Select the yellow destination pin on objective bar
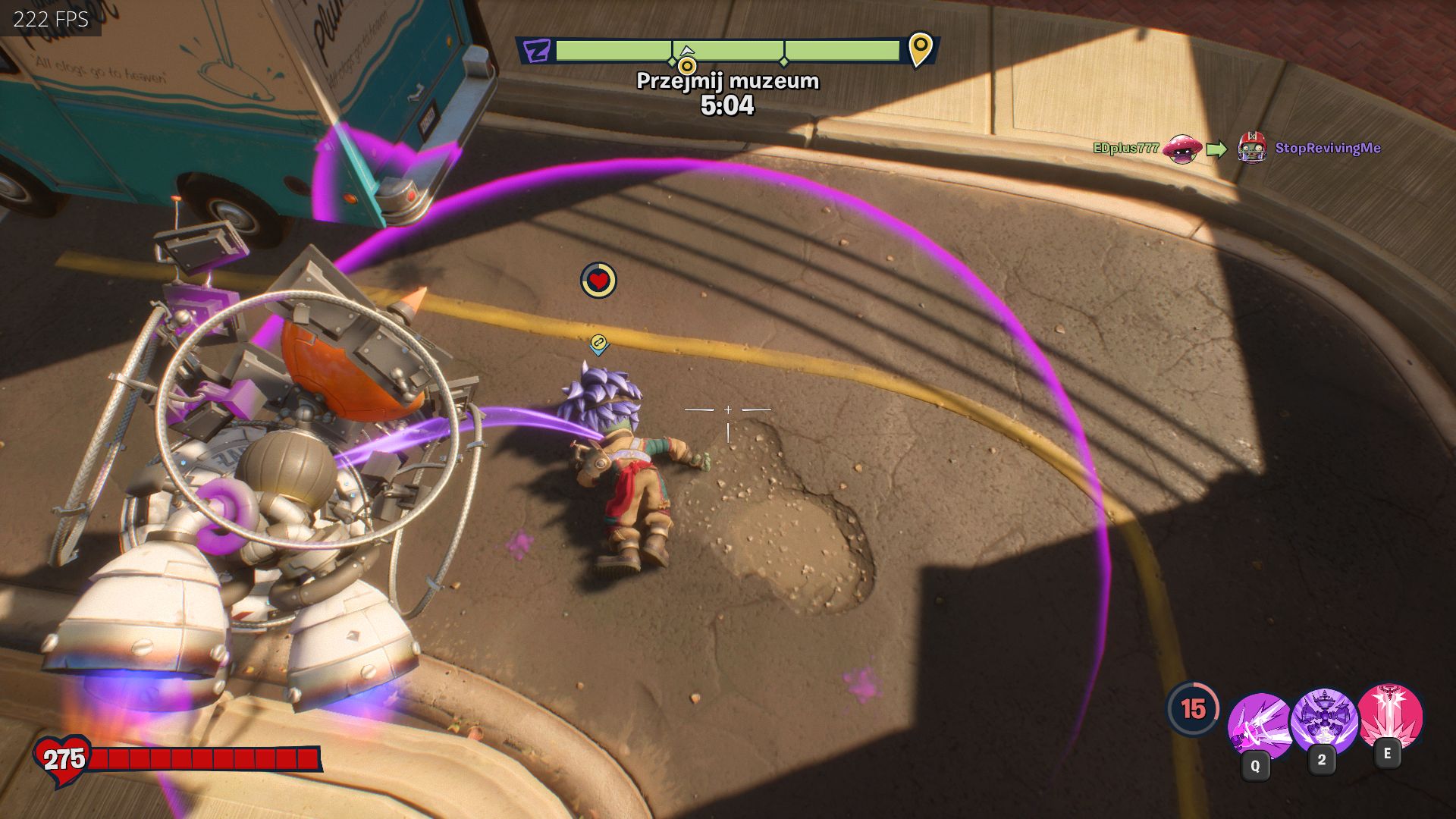The image size is (1456, 819). (920, 49)
